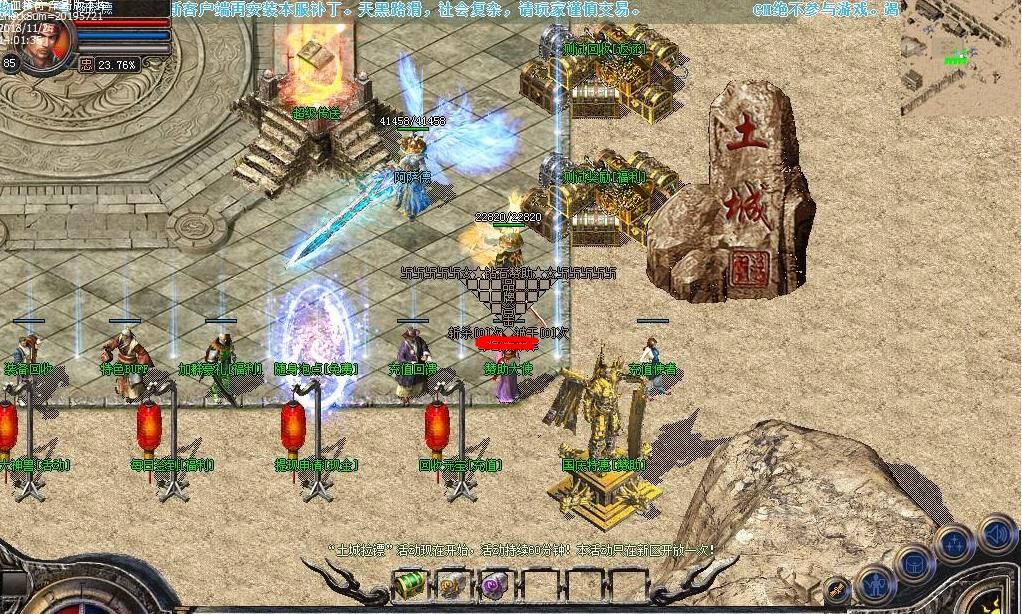Screen dimensions: 1022x614
Task: Use the white scroll item in the hotbar
Action: pos(449,584)
